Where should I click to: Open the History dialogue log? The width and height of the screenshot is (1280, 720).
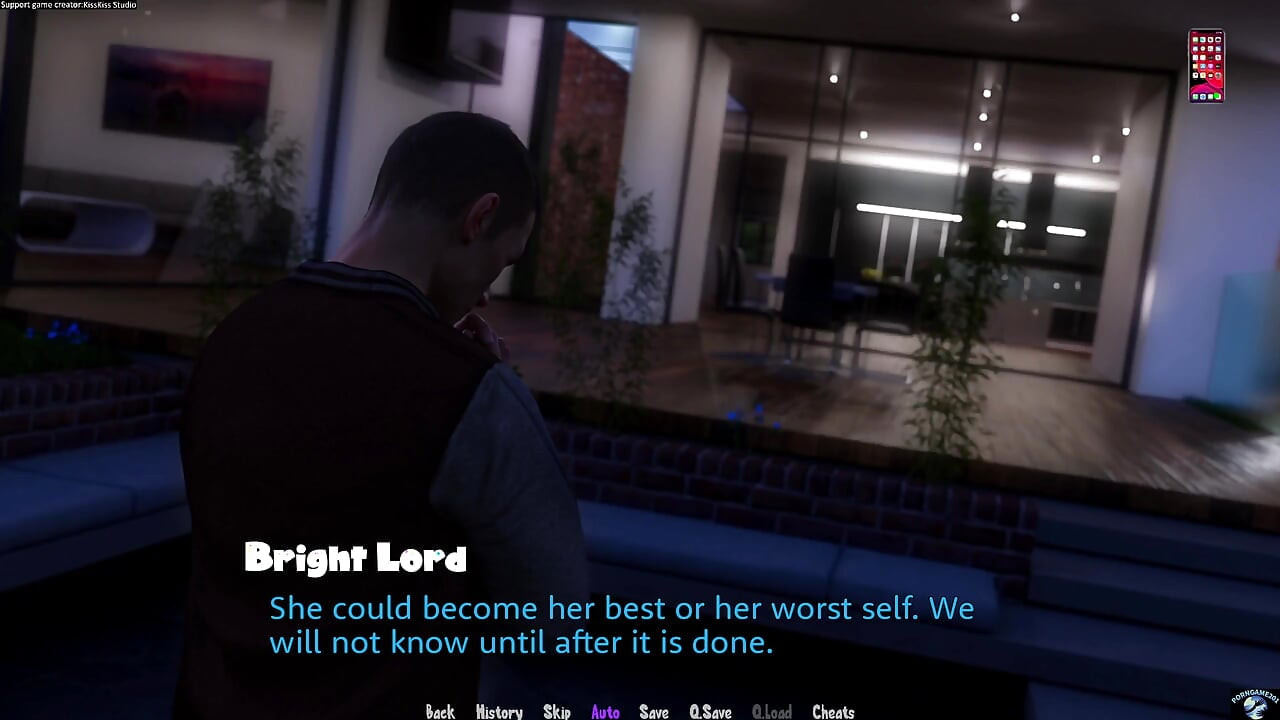498,711
